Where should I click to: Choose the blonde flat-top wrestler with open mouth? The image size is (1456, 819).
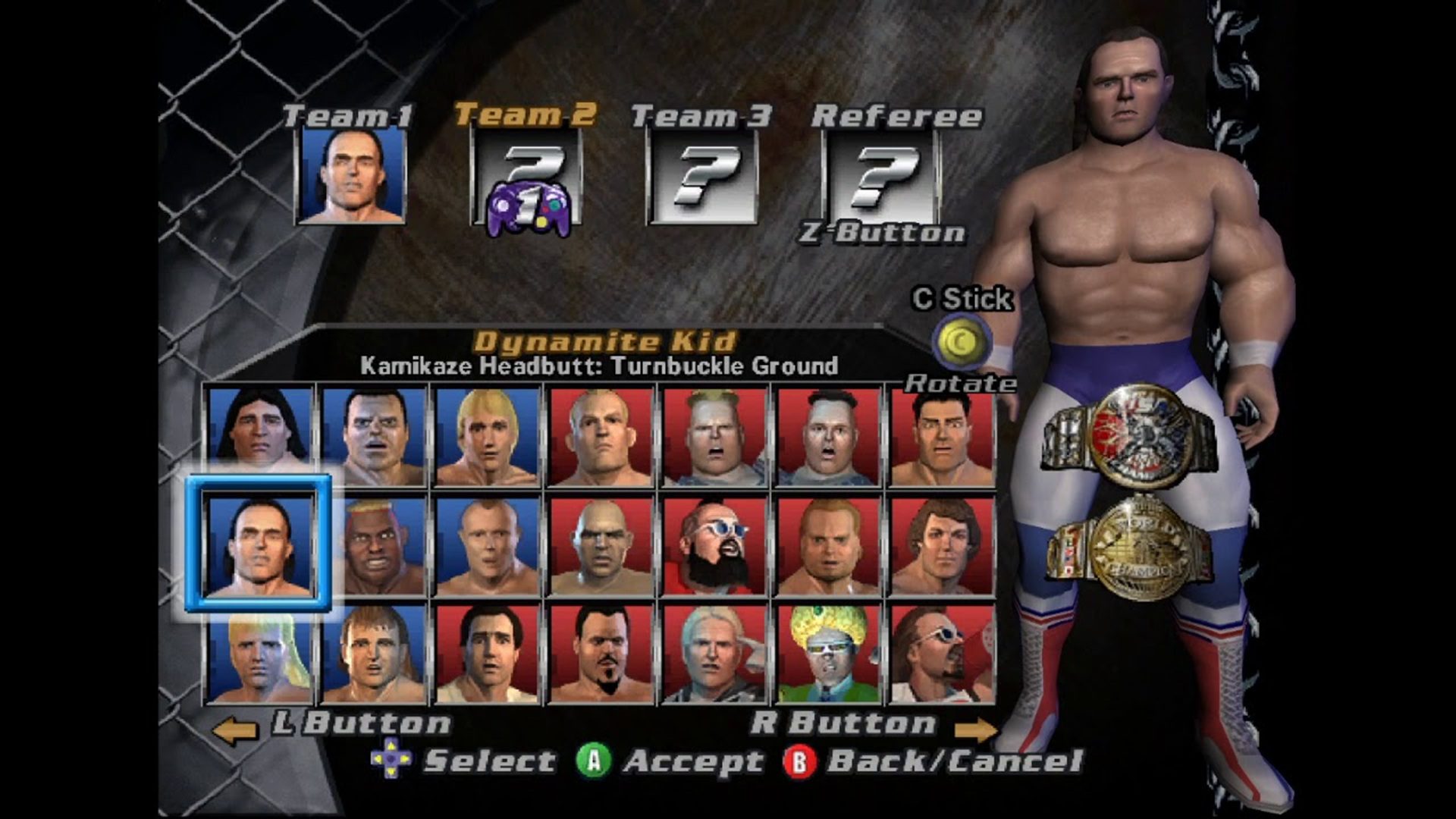click(x=714, y=437)
